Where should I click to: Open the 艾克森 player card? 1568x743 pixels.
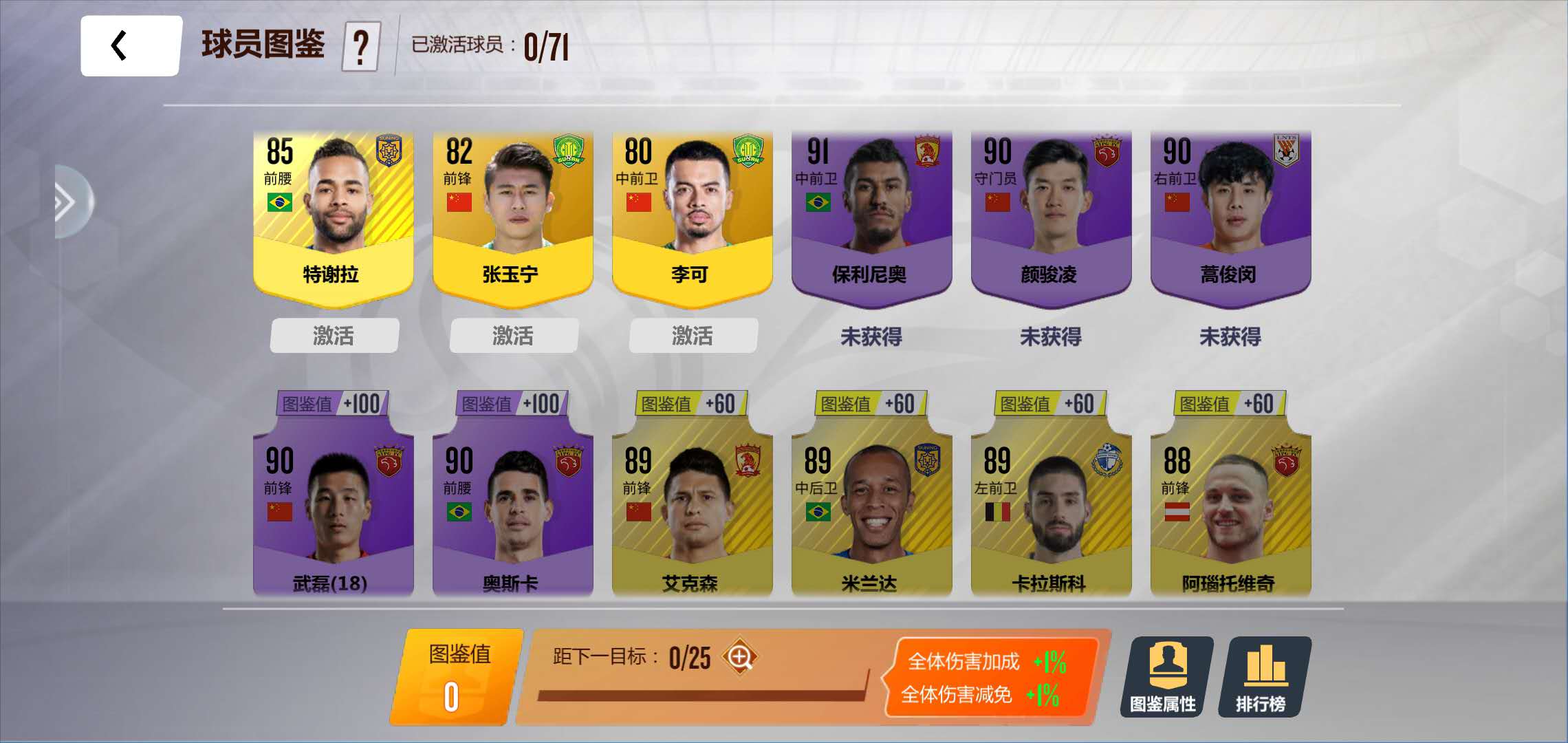tap(693, 509)
